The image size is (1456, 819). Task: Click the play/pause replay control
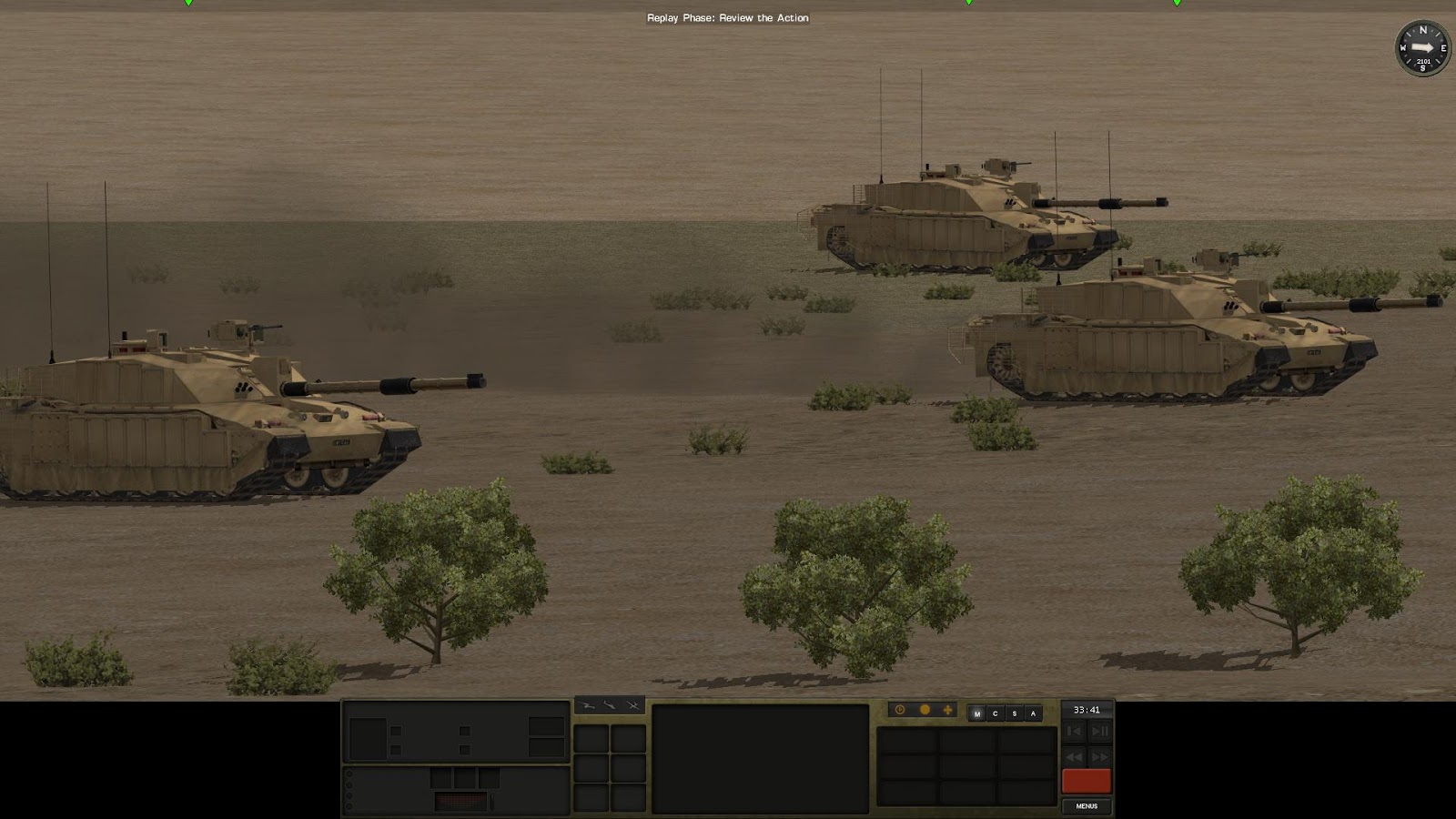1099,731
